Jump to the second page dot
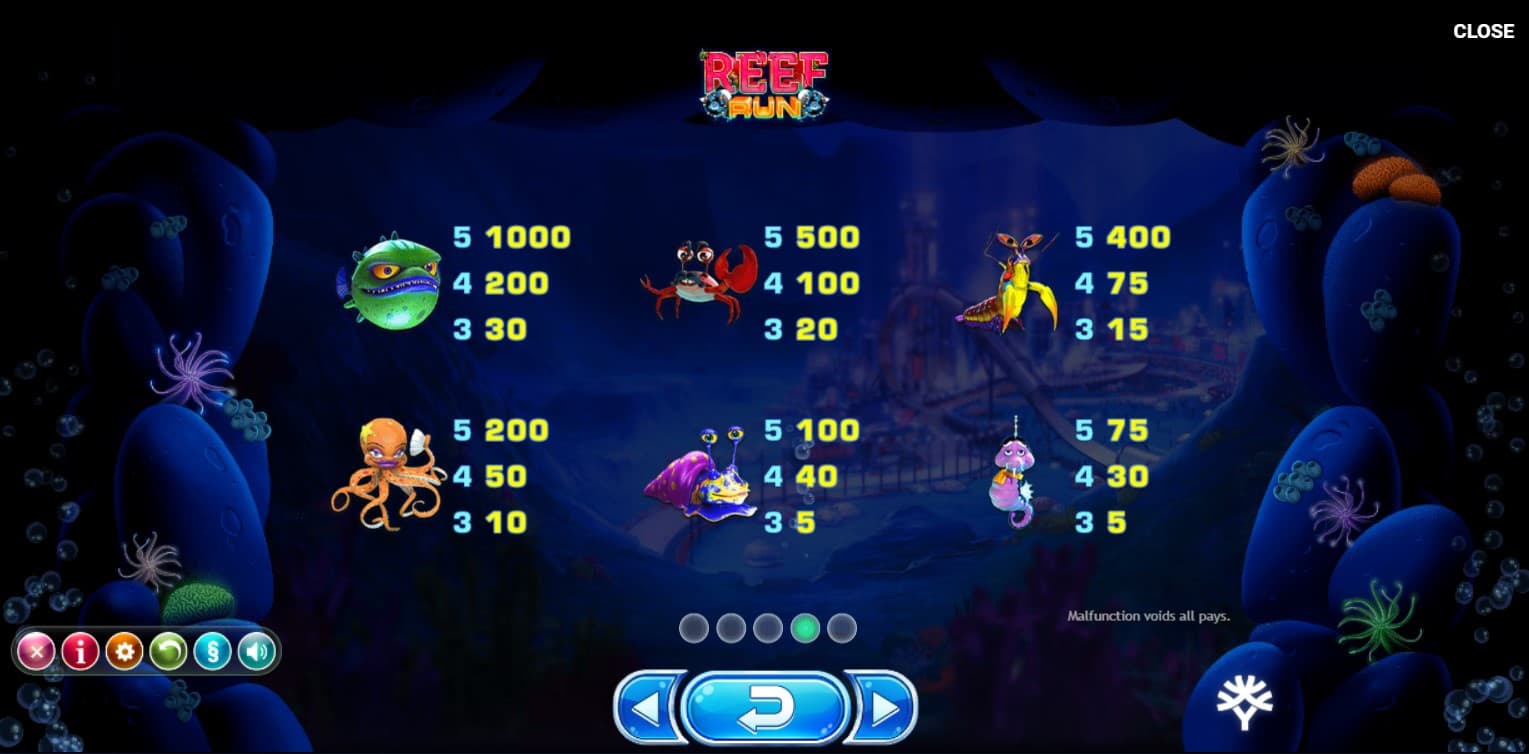 (731, 628)
